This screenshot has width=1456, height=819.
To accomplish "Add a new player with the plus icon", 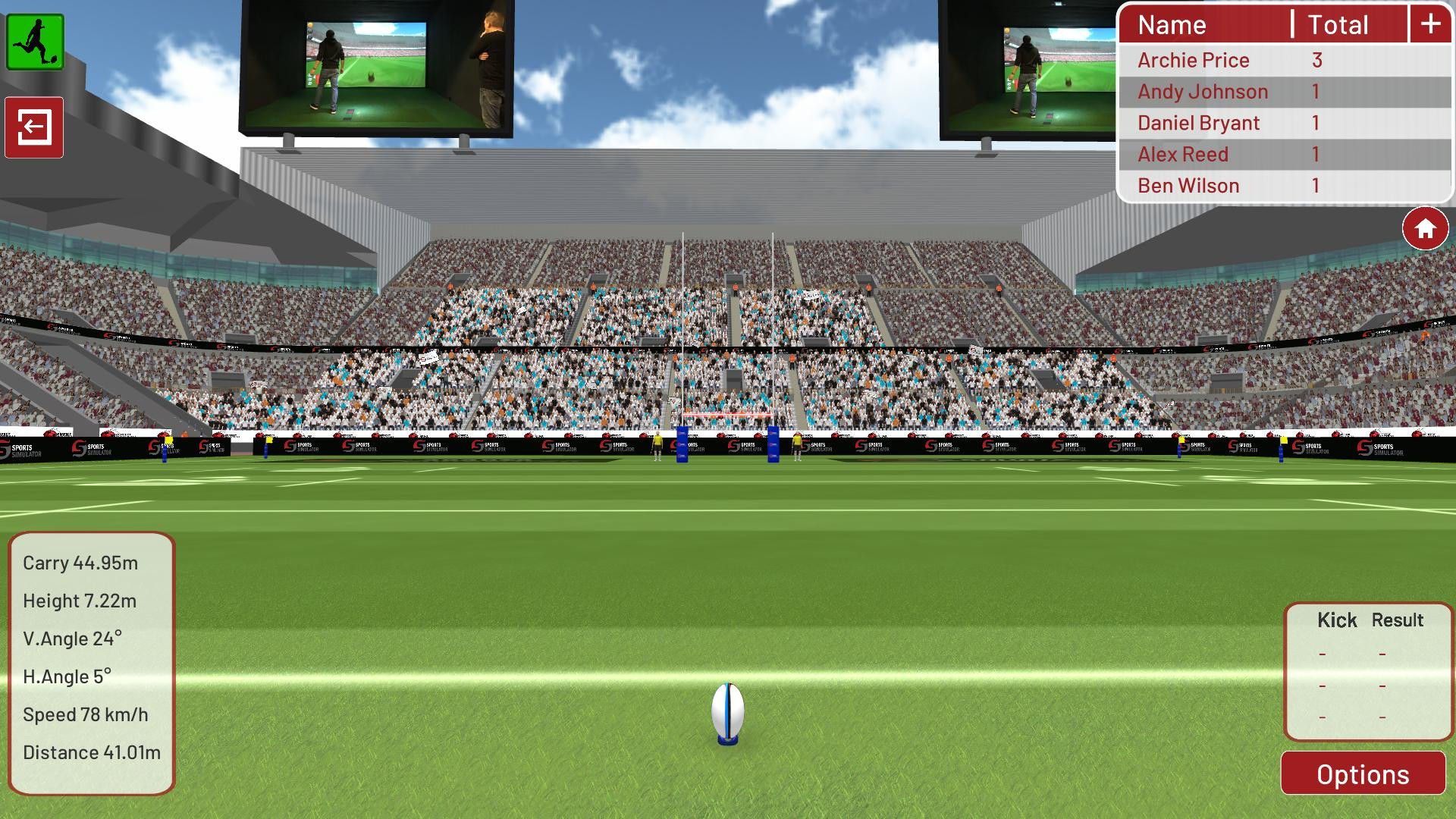I will 1429,24.
